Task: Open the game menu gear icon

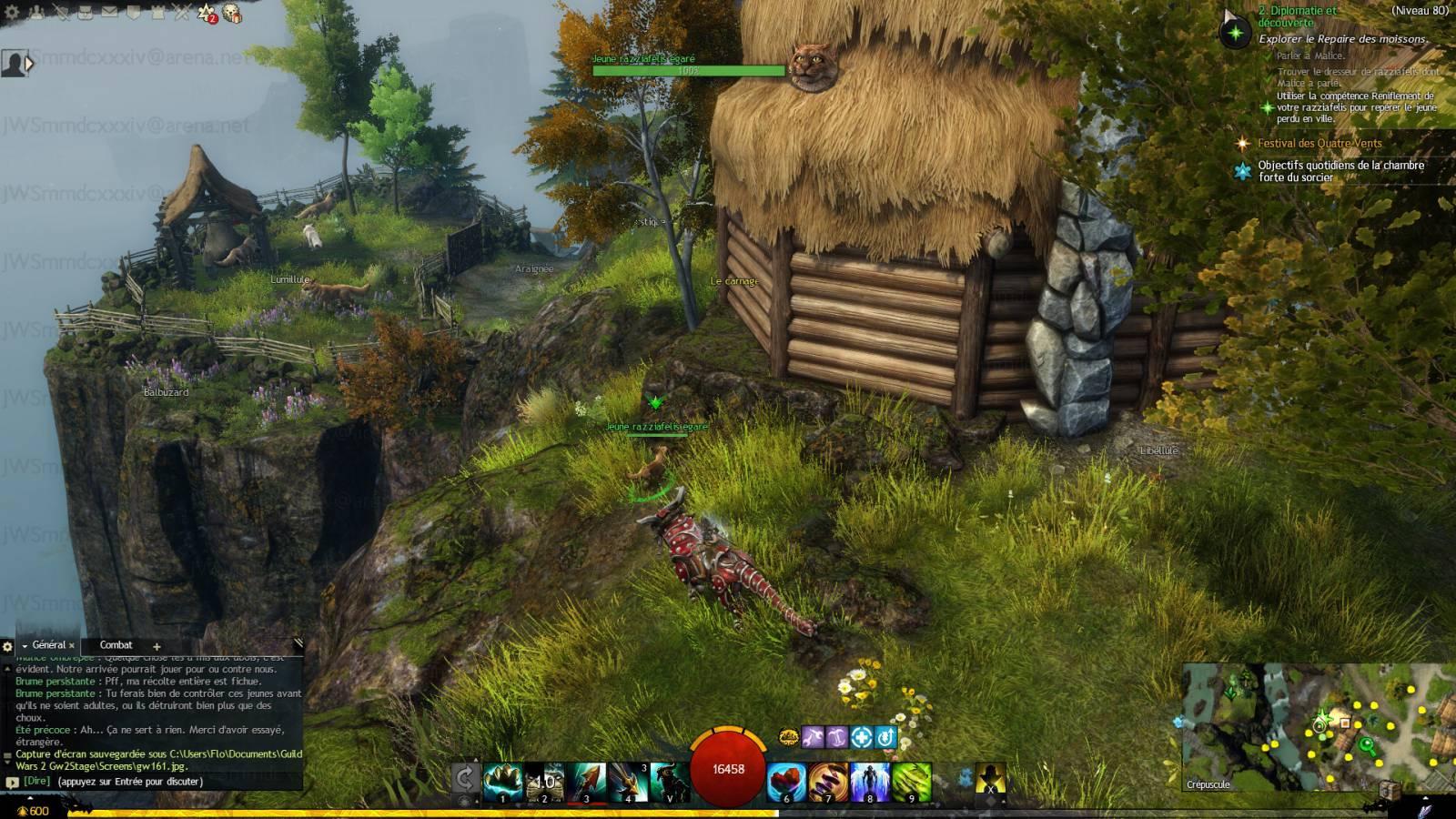Action: (13, 12)
